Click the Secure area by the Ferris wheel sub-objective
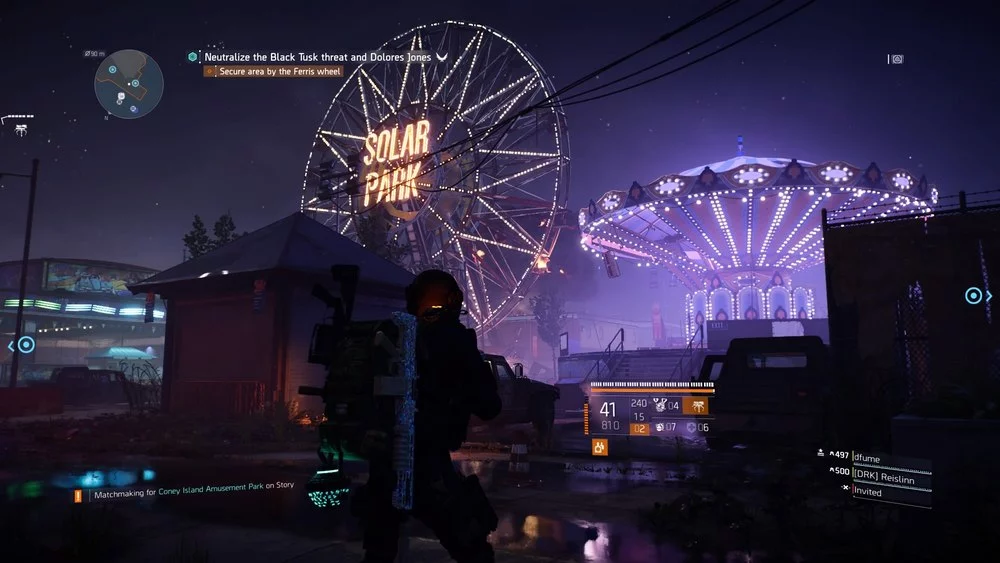1000x563 pixels. (279, 72)
